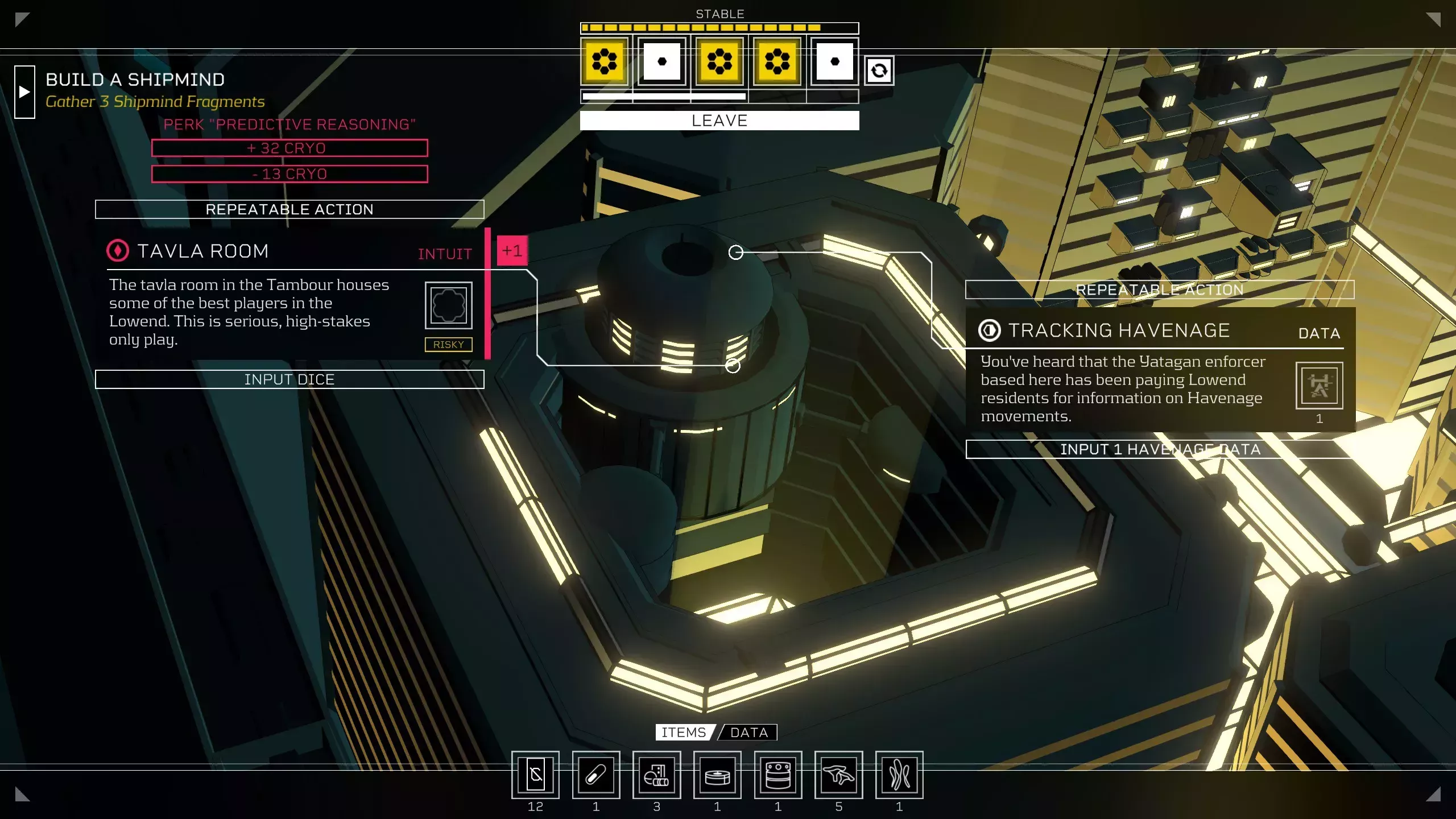Select the cryo chit item slot
Image resolution: width=1456 pixels, height=819 pixels.
tap(535, 775)
